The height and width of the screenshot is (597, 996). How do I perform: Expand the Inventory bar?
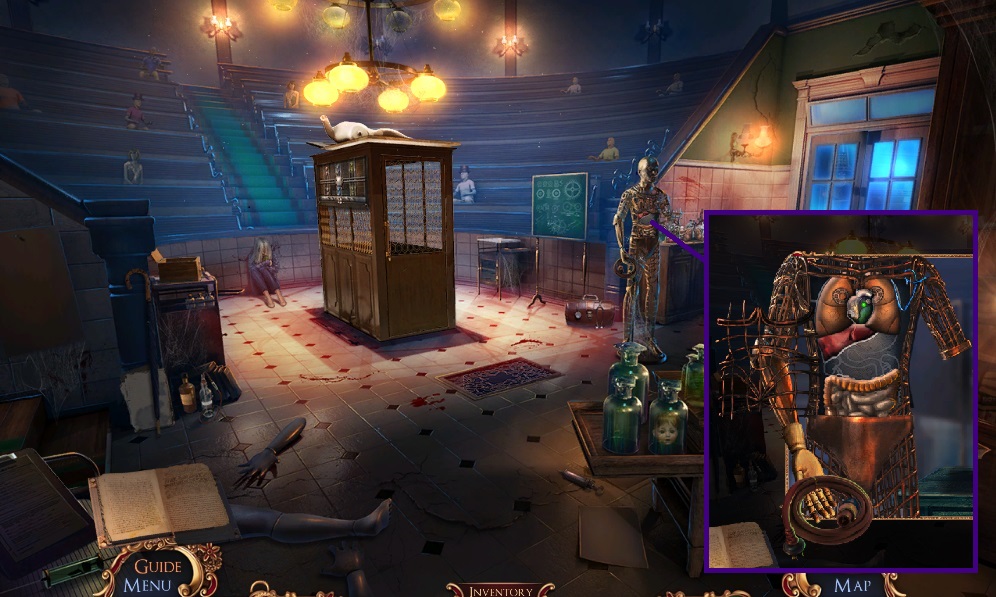point(499,590)
